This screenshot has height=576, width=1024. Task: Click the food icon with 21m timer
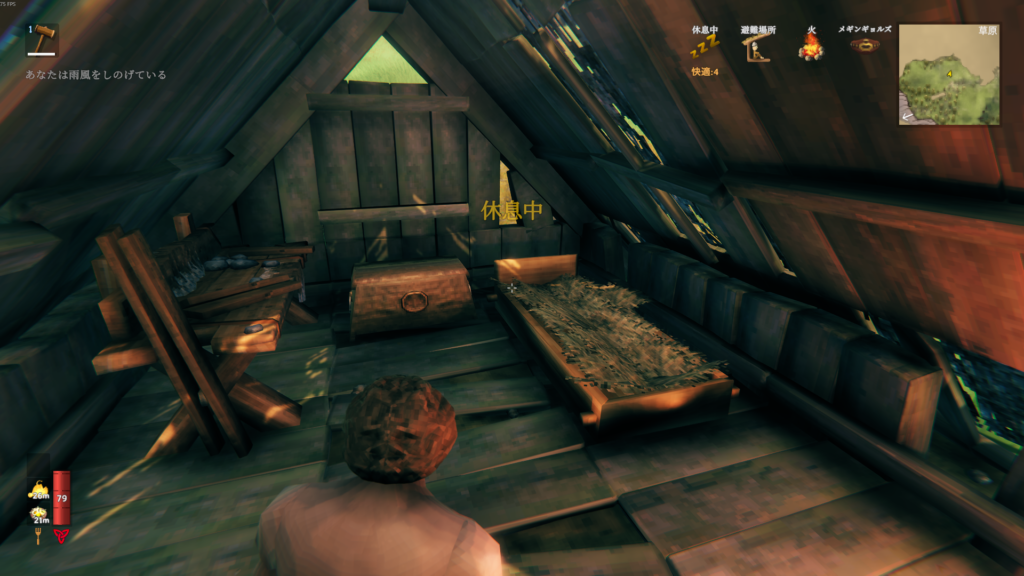40,514
